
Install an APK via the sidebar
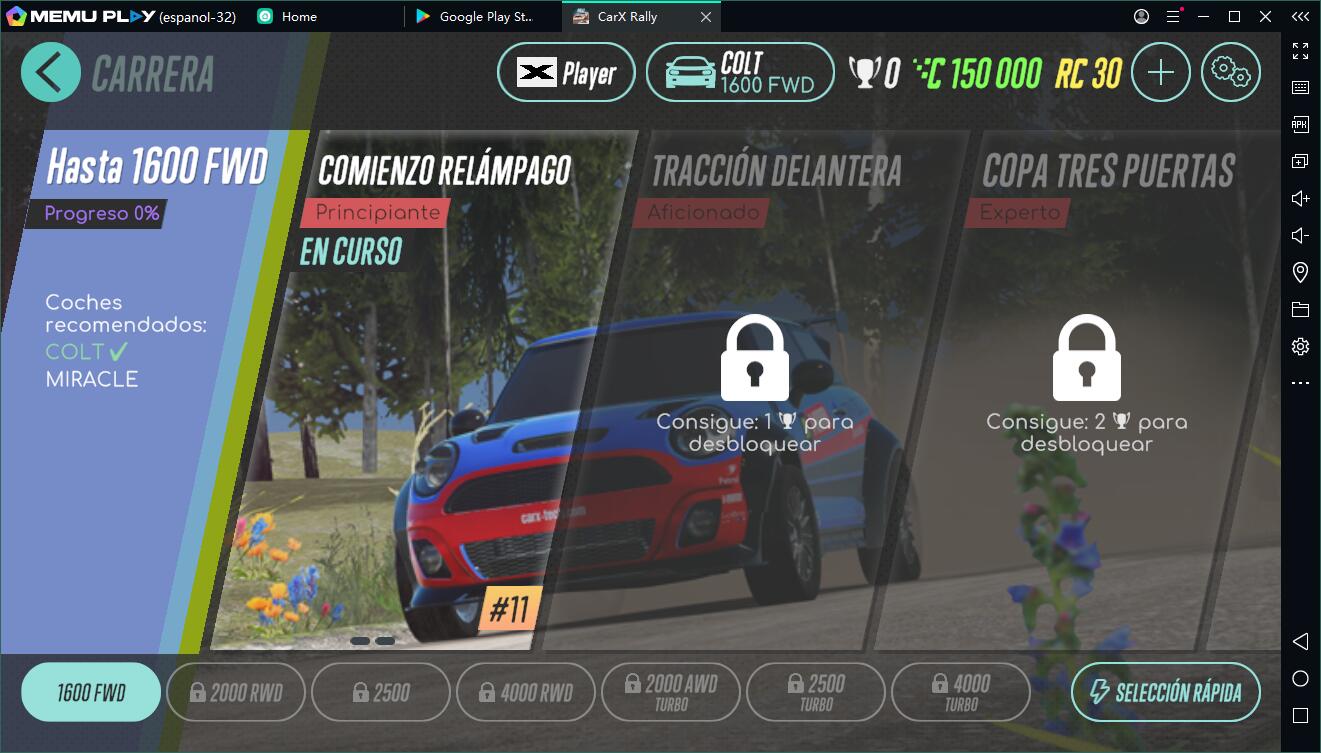coord(1299,123)
